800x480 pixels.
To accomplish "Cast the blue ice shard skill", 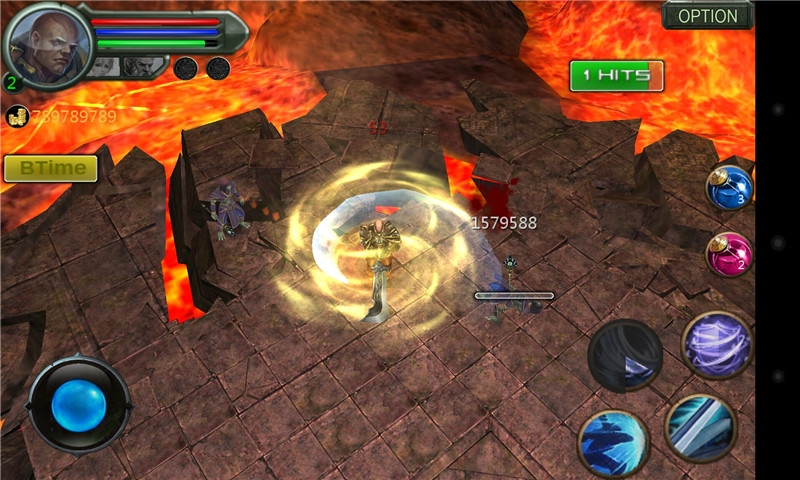I will click(x=613, y=443).
